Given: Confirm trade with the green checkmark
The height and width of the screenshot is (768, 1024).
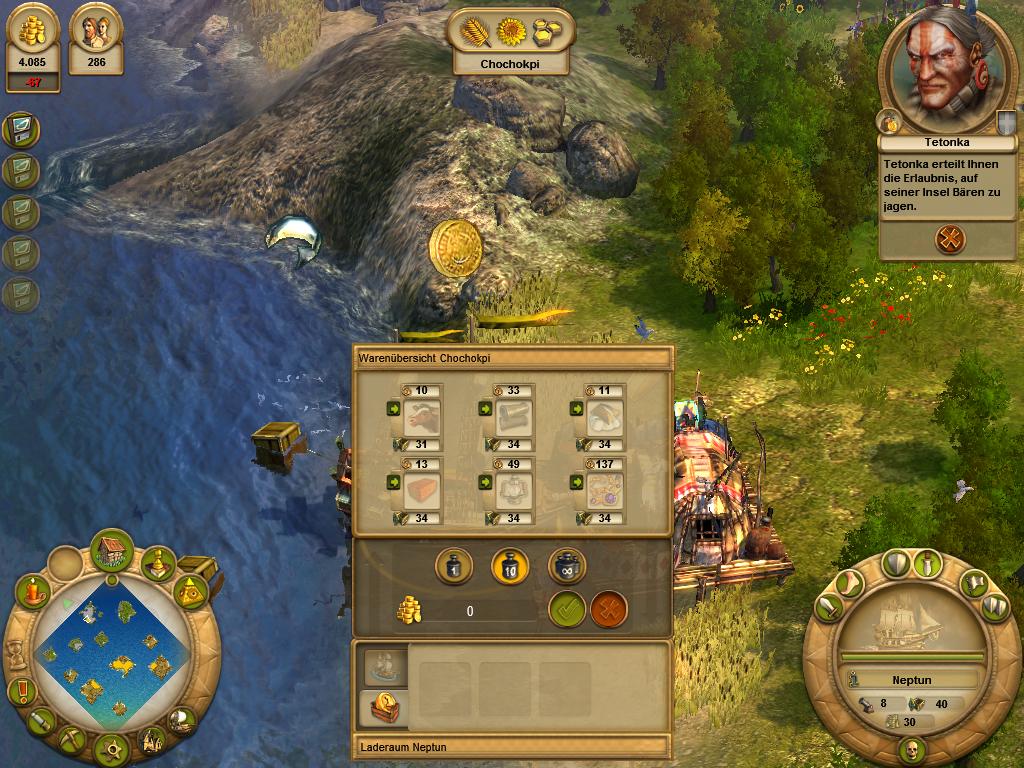Looking at the screenshot, I should [567, 610].
